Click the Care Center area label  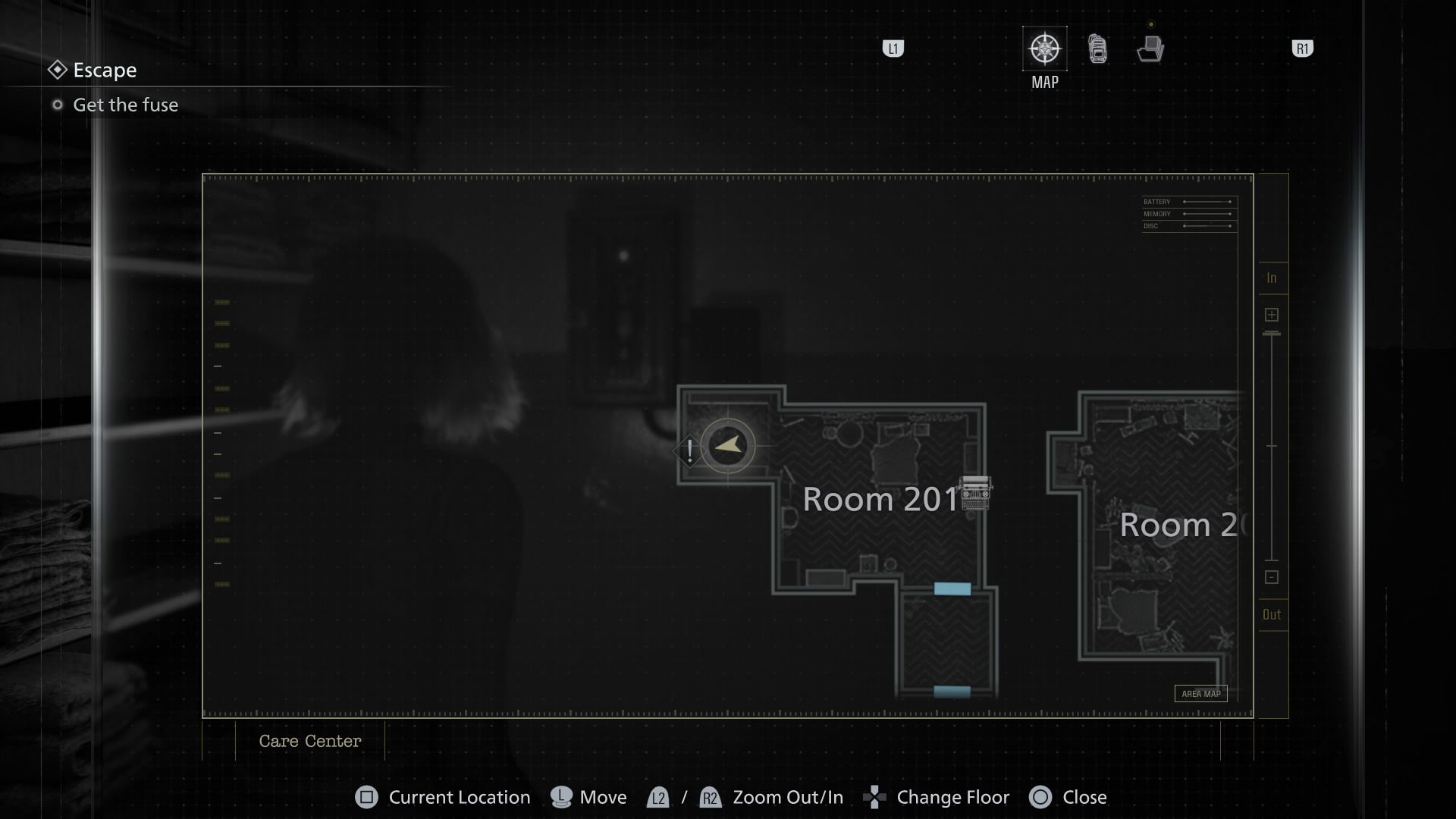(309, 741)
